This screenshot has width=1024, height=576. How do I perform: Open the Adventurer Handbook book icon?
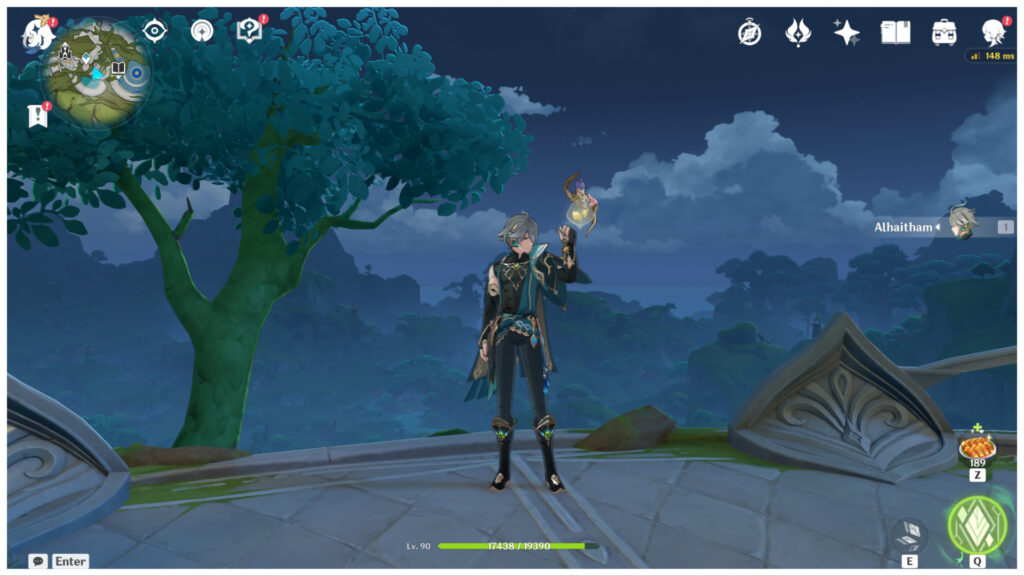pos(895,33)
